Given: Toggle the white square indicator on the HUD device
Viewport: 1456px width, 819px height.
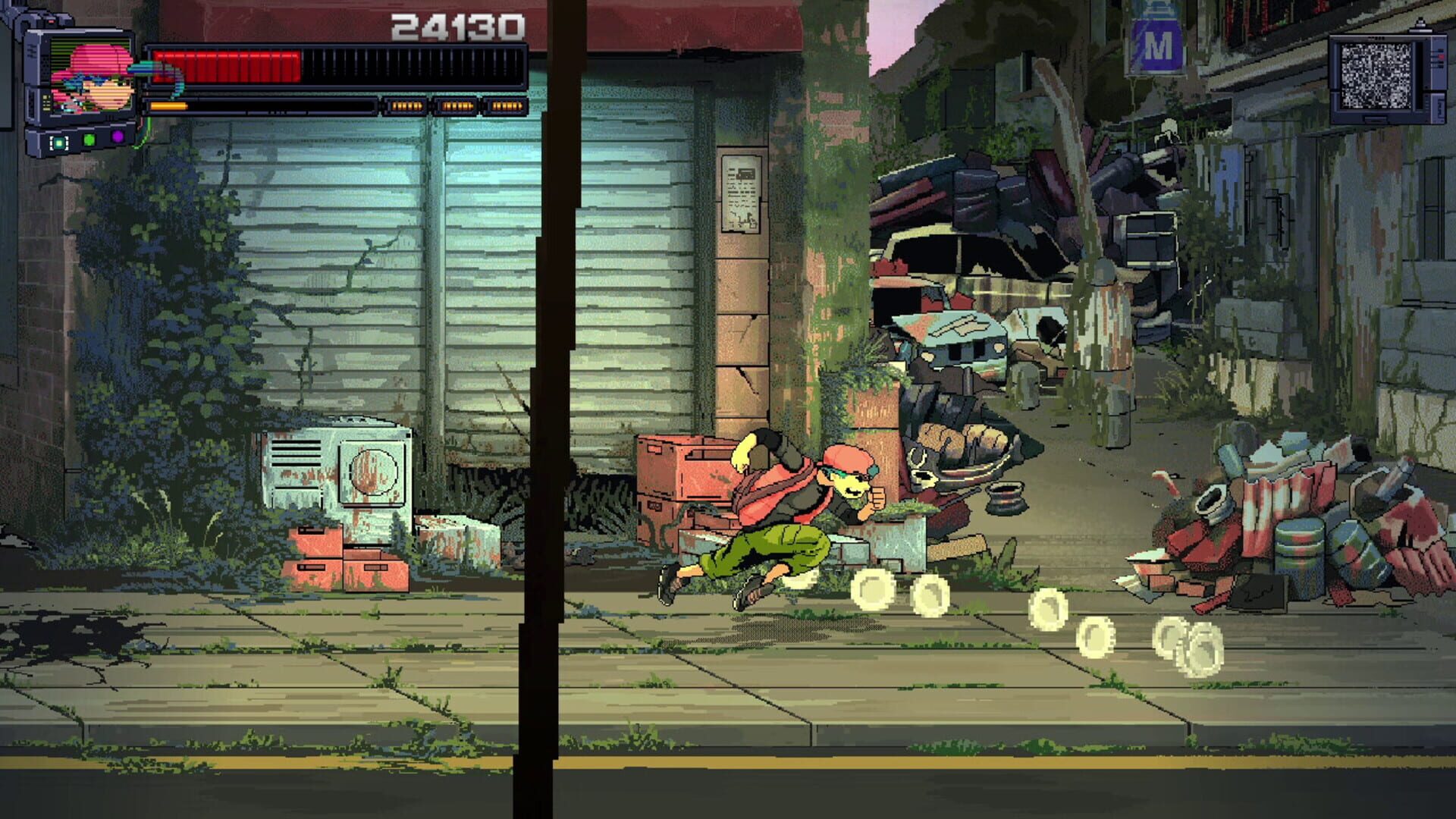Looking at the screenshot, I should tap(58, 142).
